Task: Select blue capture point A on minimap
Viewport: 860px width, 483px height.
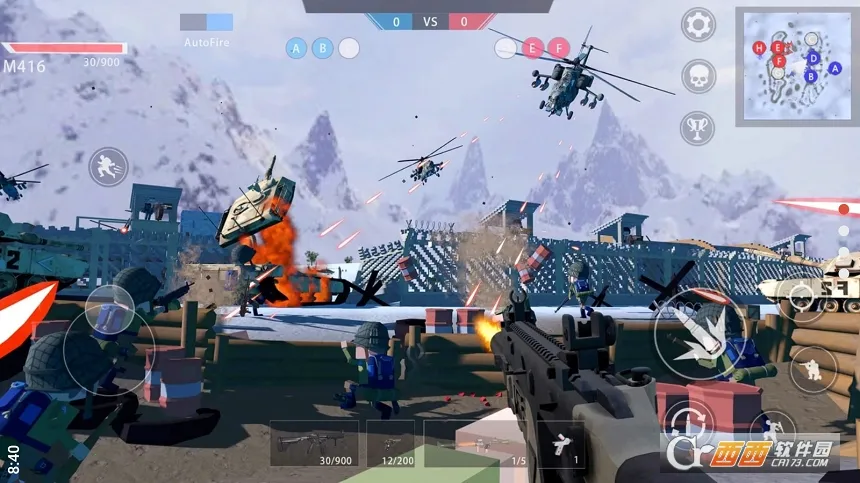Action: tap(835, 67)
